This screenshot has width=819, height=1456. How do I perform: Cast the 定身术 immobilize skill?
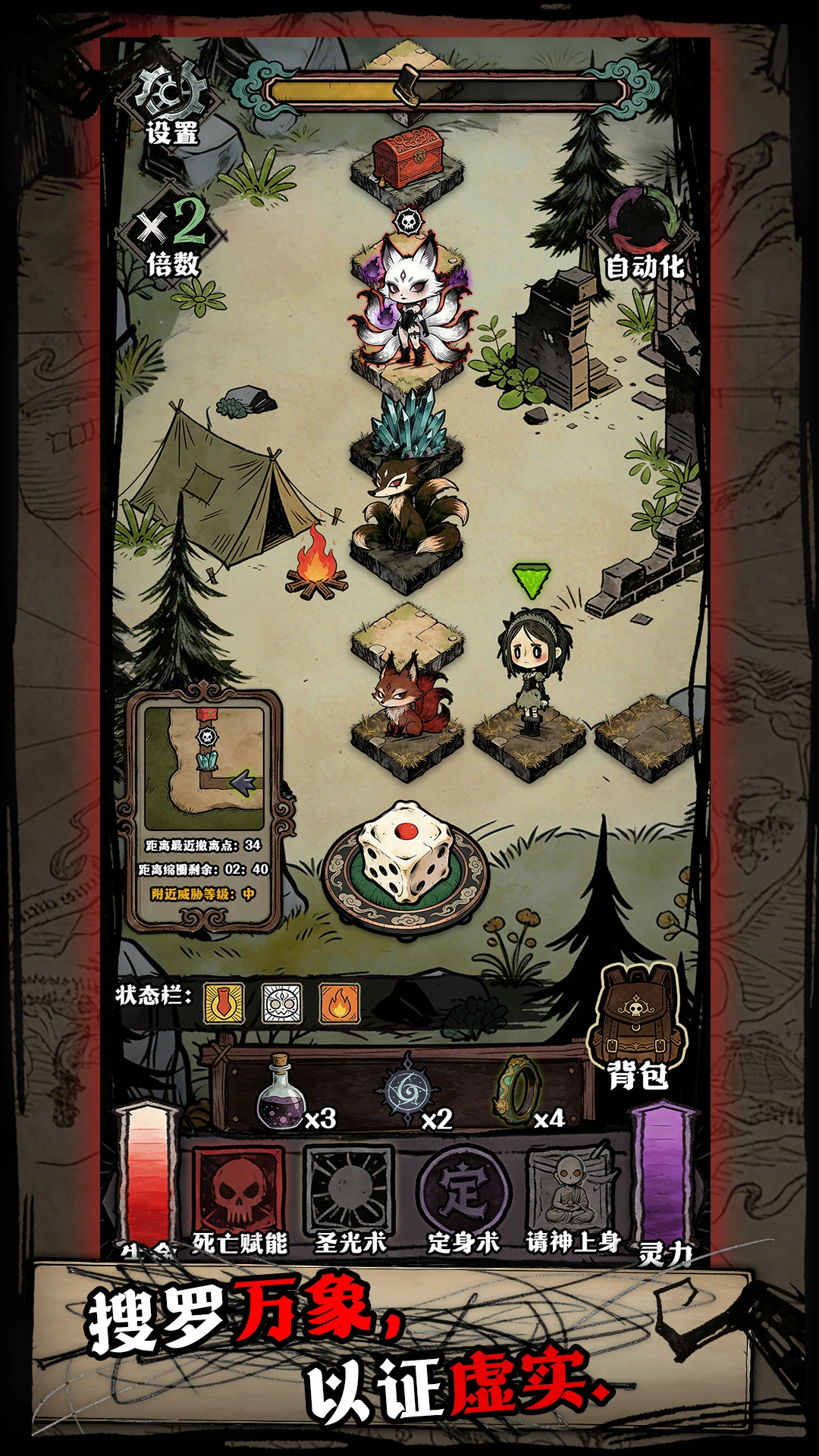pyautogui.click(x=463, y=1189)
